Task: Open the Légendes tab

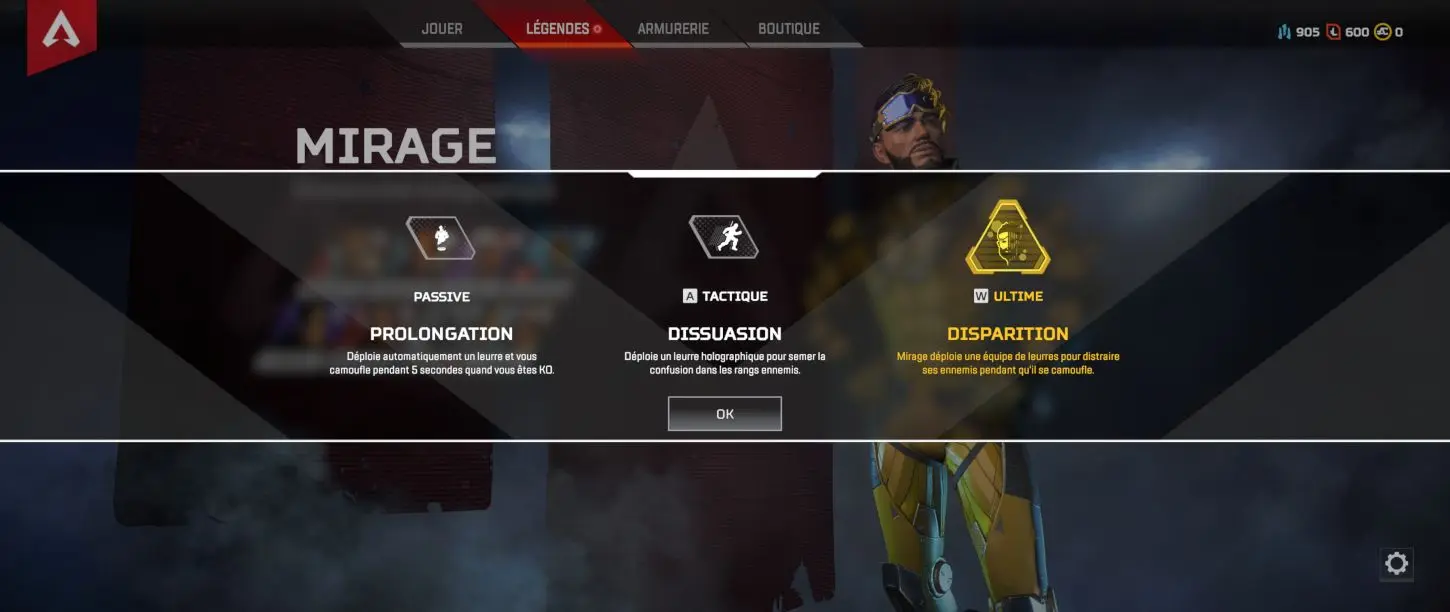Action: tap(558, 29)
